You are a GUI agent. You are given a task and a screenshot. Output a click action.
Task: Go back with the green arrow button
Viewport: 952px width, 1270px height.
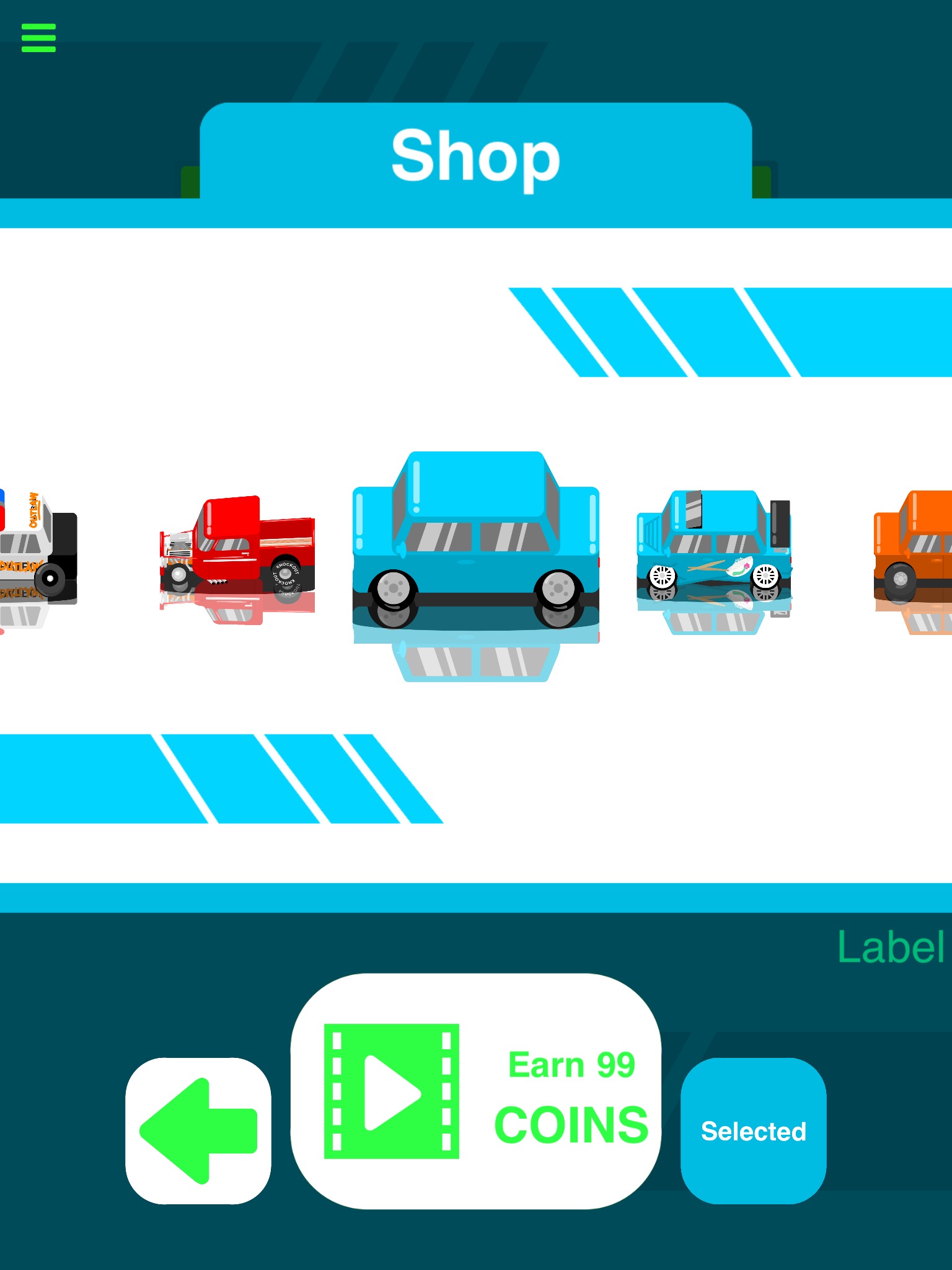198,1130
